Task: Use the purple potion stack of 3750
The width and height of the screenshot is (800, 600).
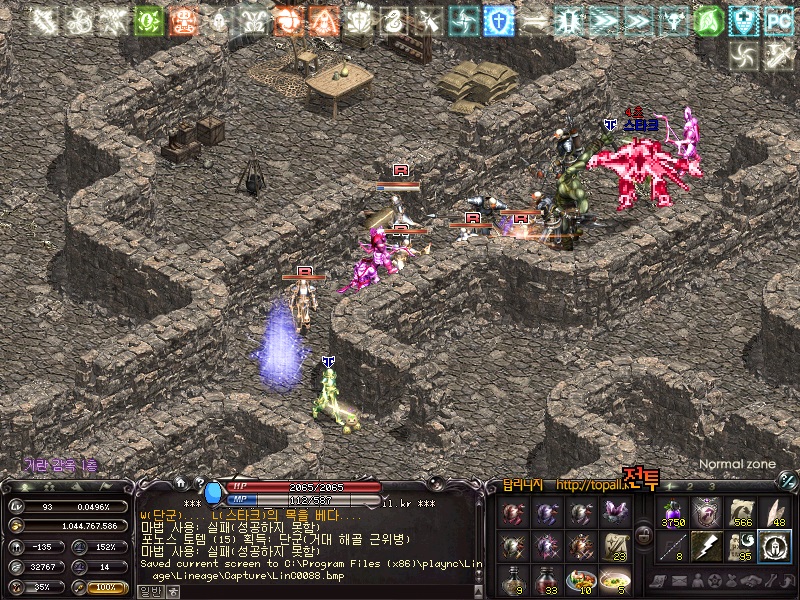Action: [672, 513]
